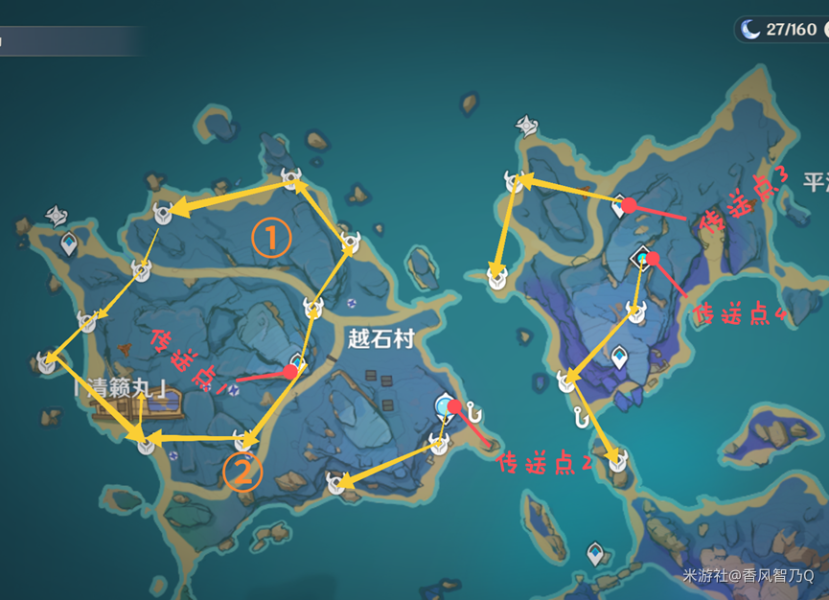This screenshot has width=829, height=600.
Task: Select the waypoint on the far-west peninsula
Action: click(x=69, y=243)
